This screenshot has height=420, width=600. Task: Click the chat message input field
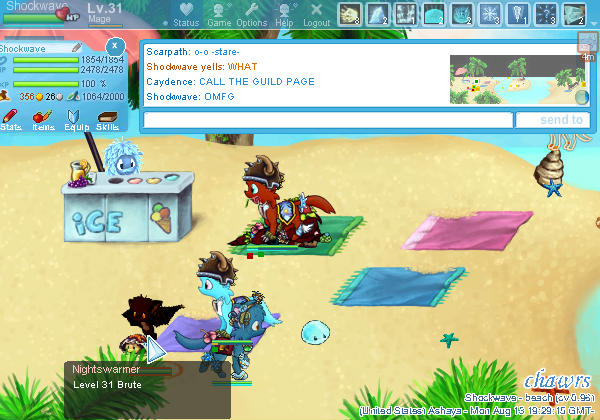coord(328,120)
